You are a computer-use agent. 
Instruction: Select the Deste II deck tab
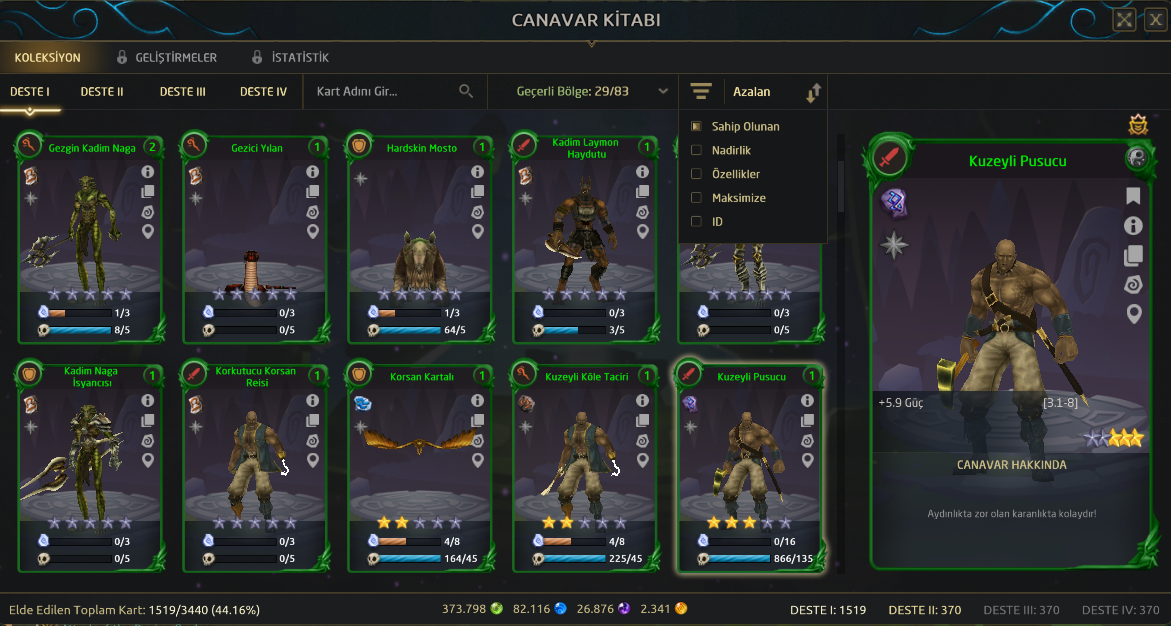click(102, 92)
